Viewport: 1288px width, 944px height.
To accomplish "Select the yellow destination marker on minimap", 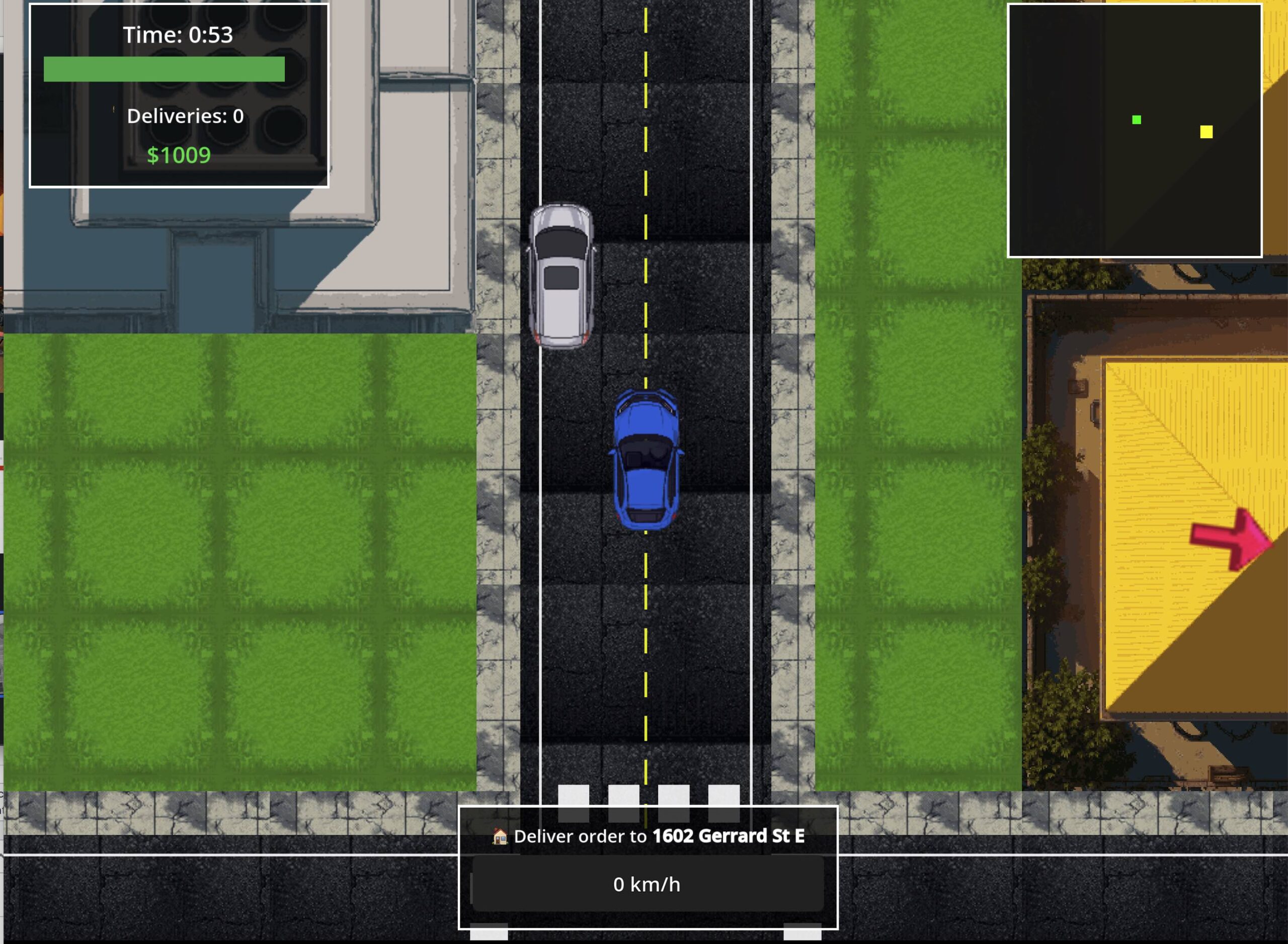I will [x=1206, y=132].
